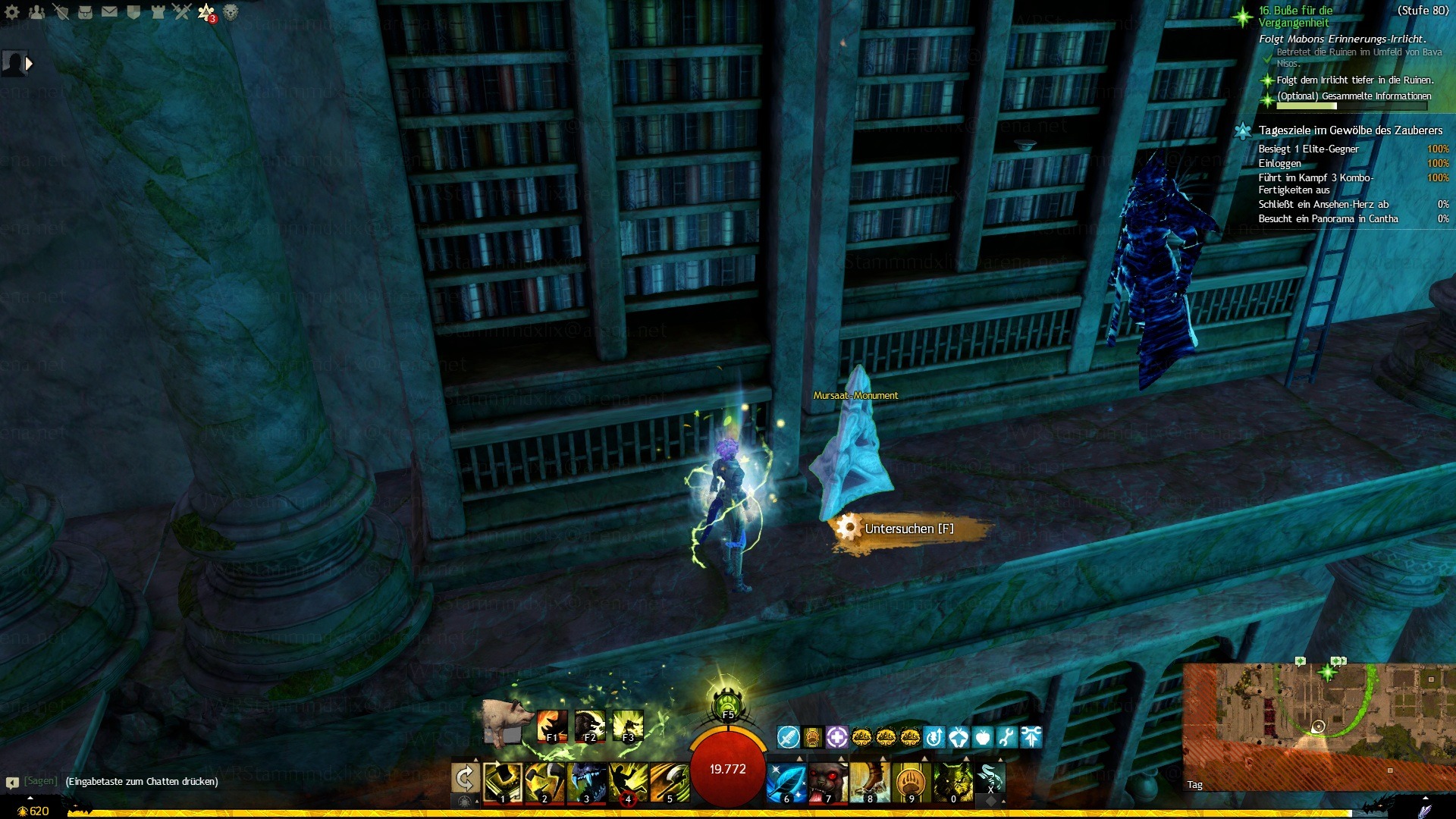Activate skill 3 with the blue fanged beast
This screenshot has width=1456, height=819.
coord(586,782)
